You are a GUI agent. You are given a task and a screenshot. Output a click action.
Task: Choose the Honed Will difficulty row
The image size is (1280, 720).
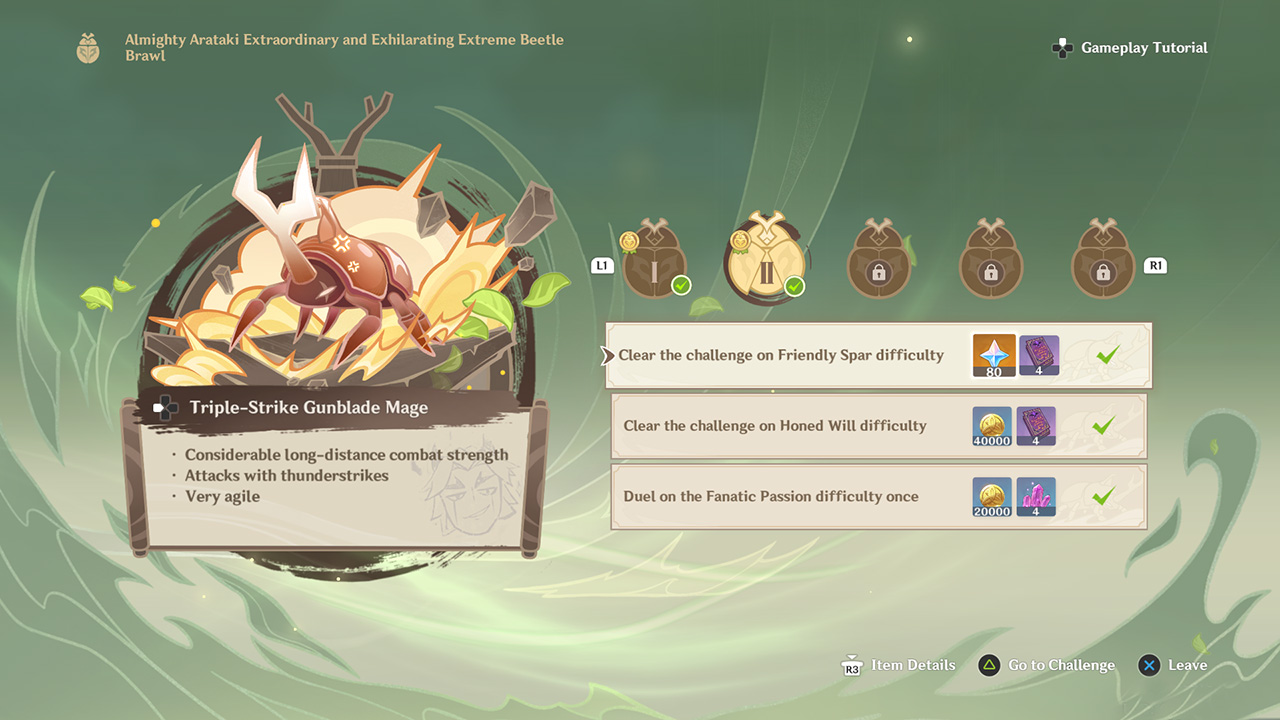pos(775,426)
